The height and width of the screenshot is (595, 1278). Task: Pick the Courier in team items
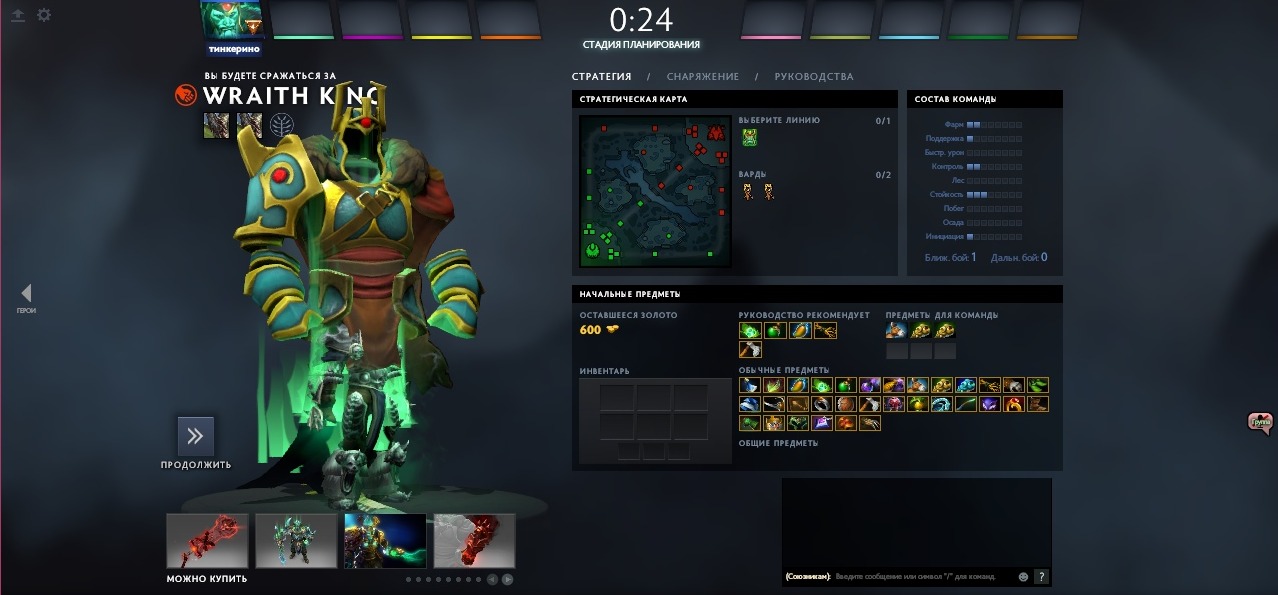tap(896, 331)
